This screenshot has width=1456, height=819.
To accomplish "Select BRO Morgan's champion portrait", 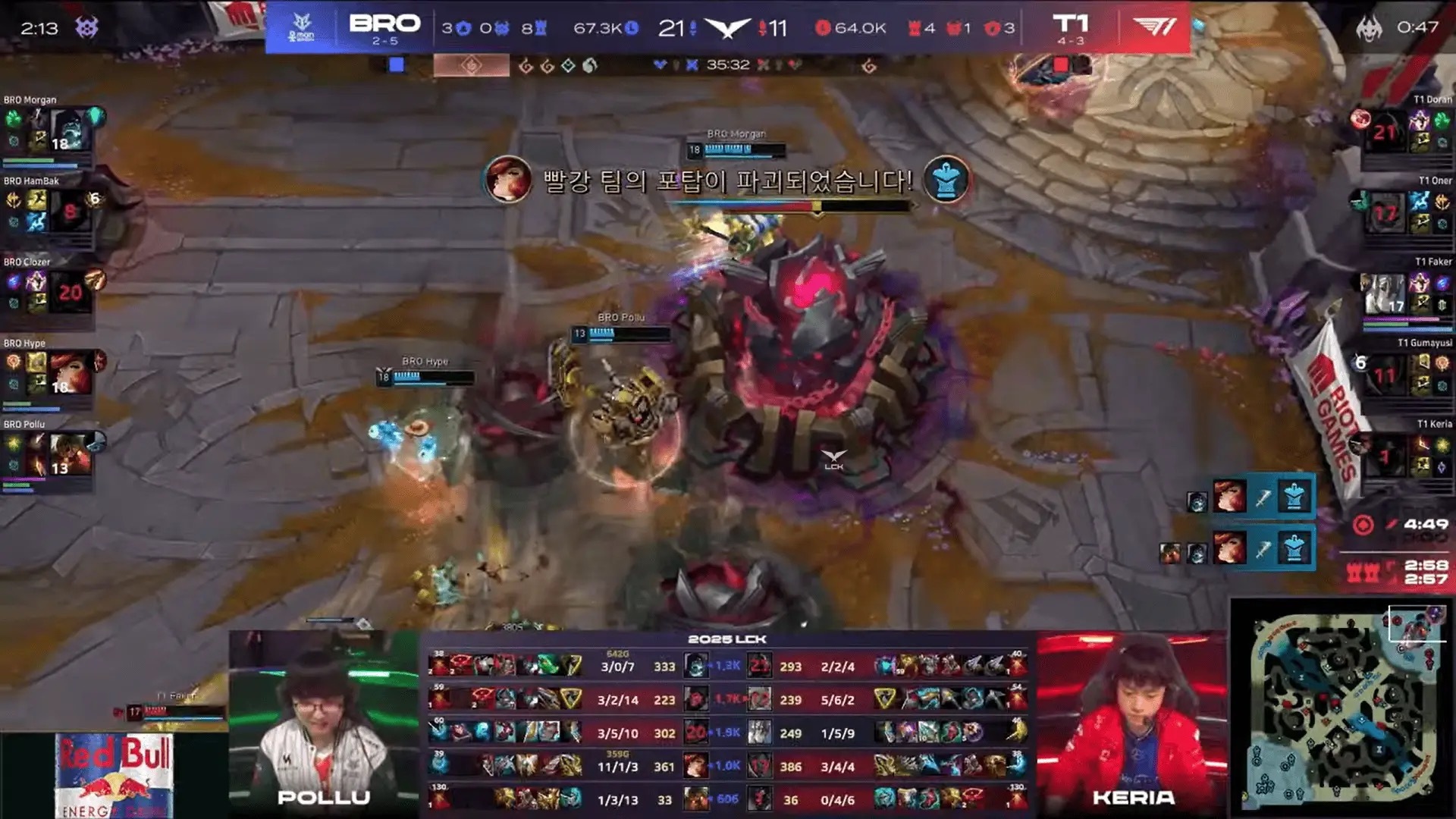I will [70, 130].
